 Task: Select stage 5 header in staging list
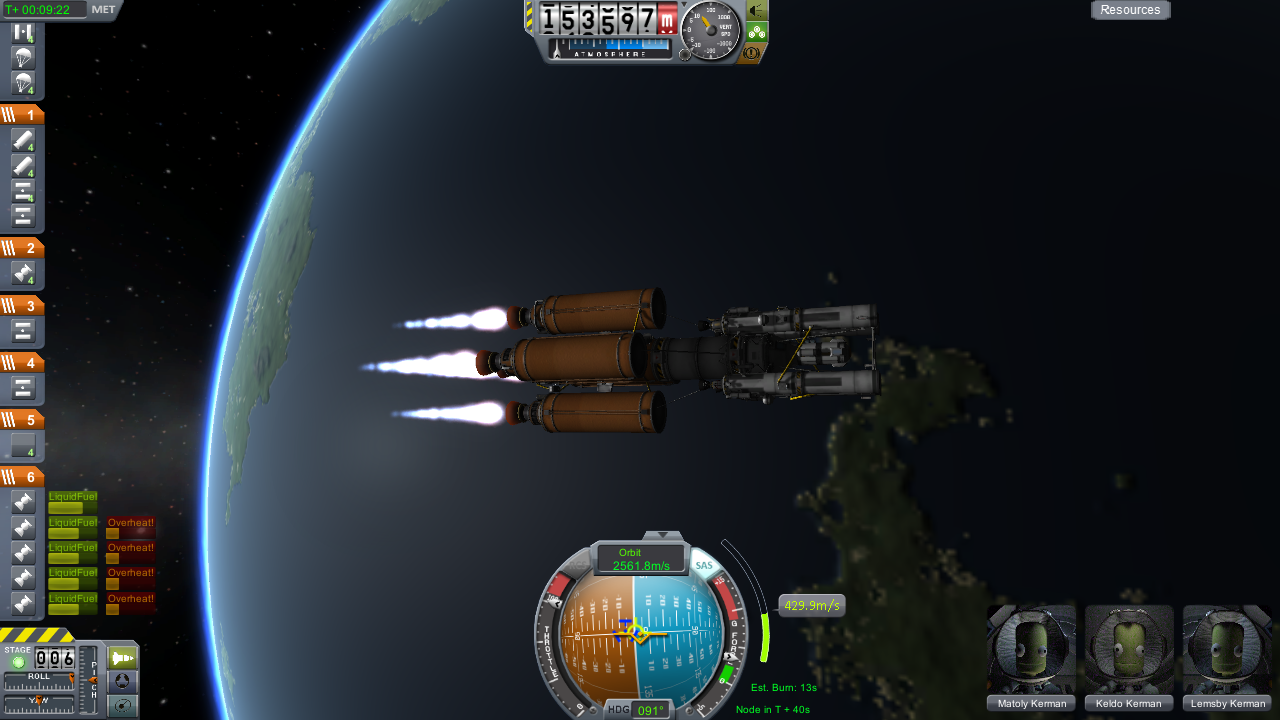pos(22,420)
